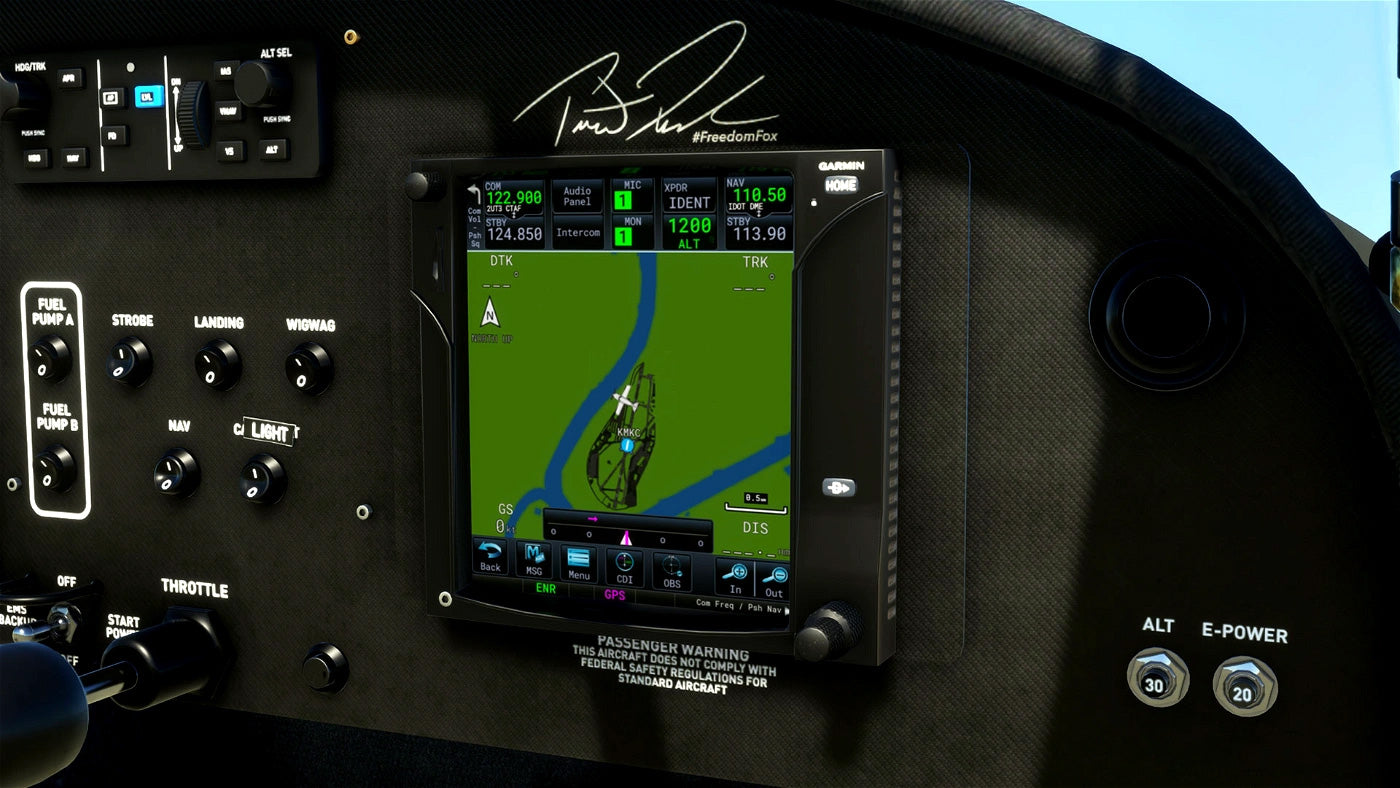
Task: Open the Audio Panel page
Action: tap(577, 196)
